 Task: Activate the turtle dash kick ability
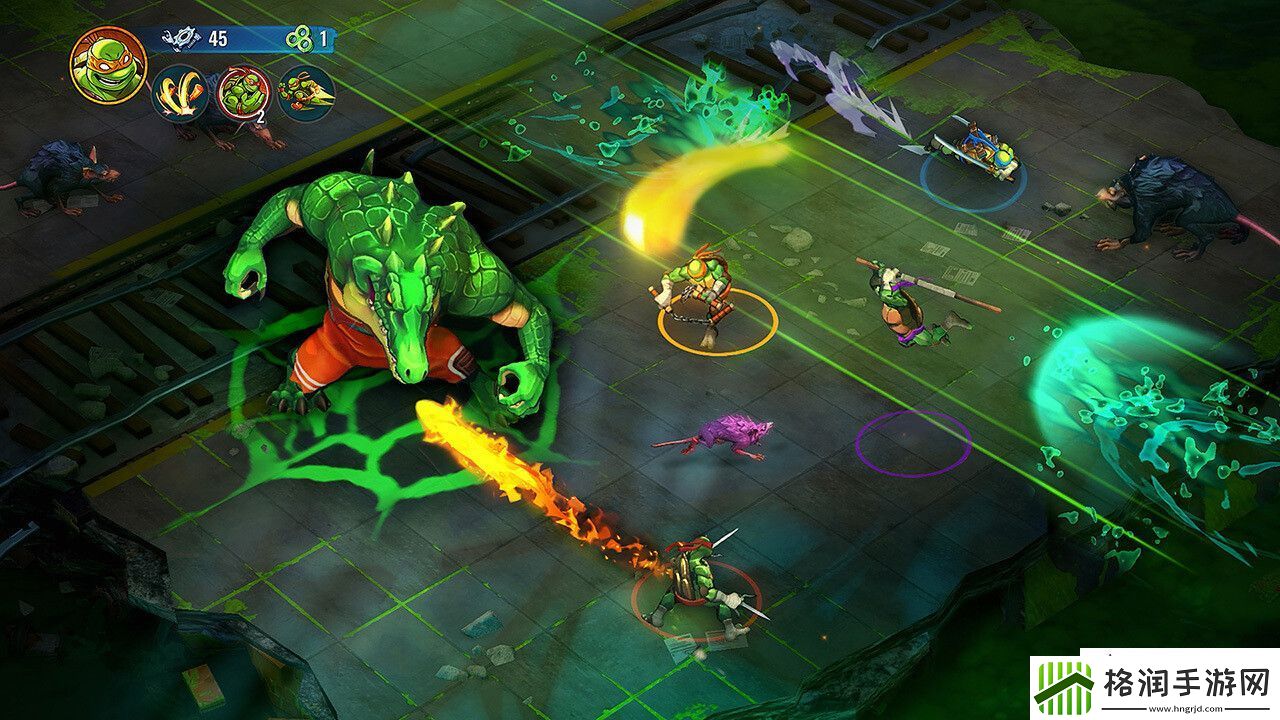(305, 93)
